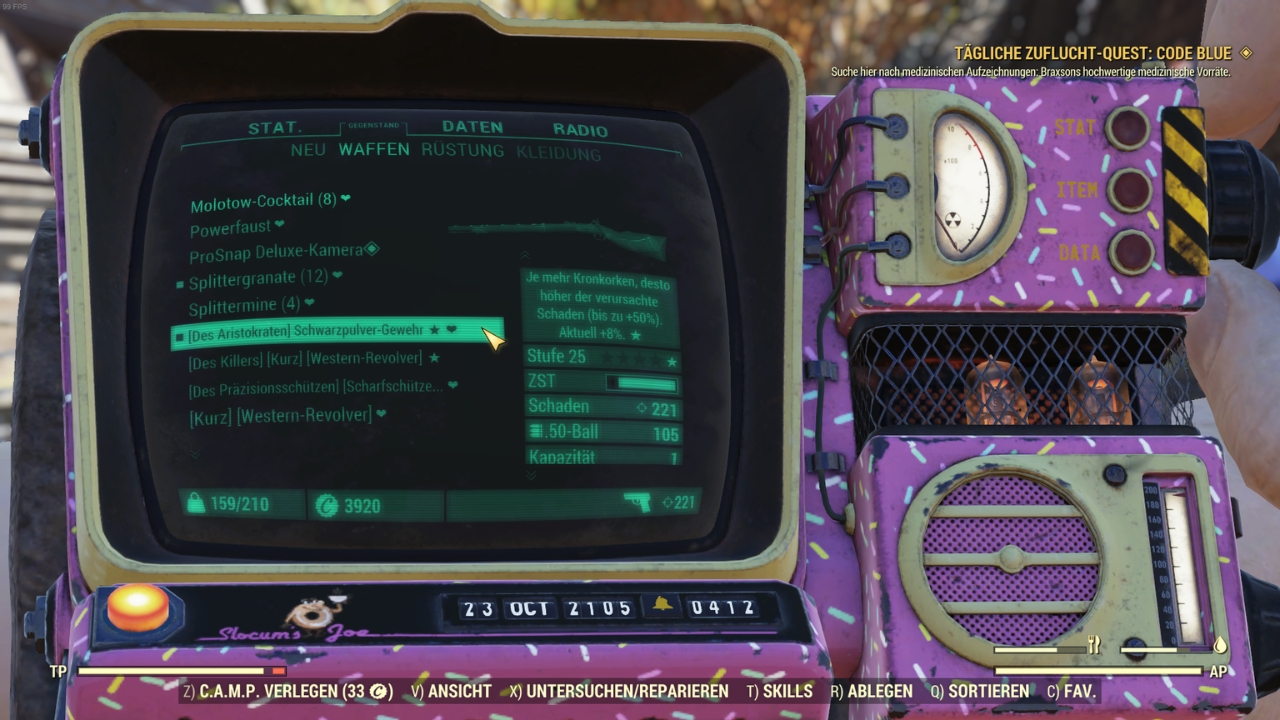
Task: Click the Tägliche Zuflucht-Quest Code Blue tracker
Action: point(1095,53)
